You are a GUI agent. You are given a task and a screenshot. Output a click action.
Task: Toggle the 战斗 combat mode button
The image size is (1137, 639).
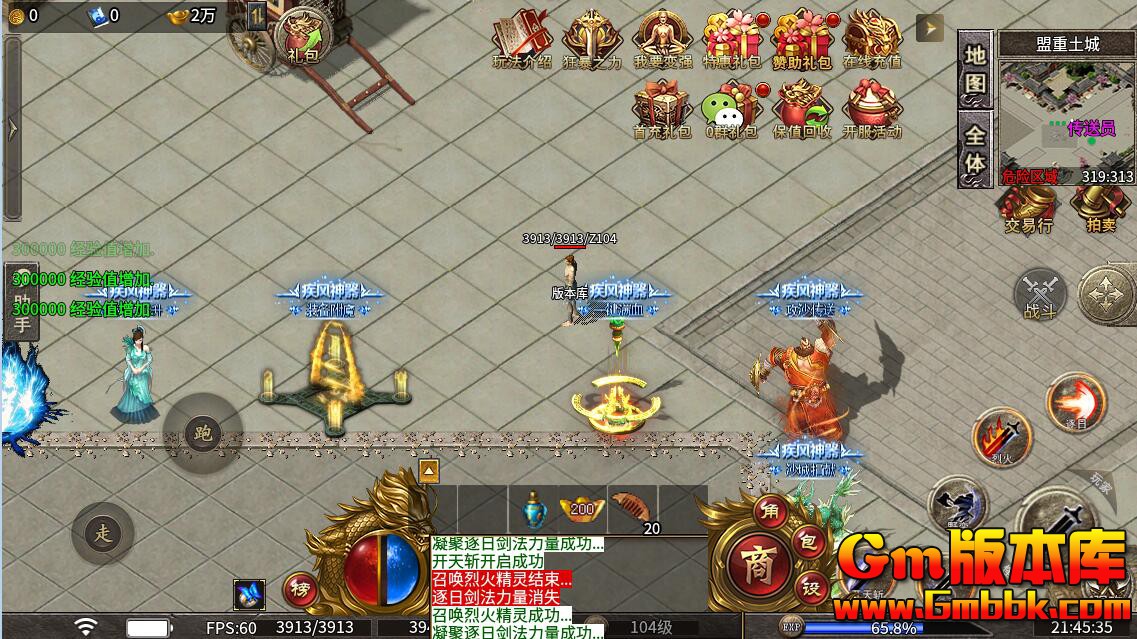(1040, 295)
